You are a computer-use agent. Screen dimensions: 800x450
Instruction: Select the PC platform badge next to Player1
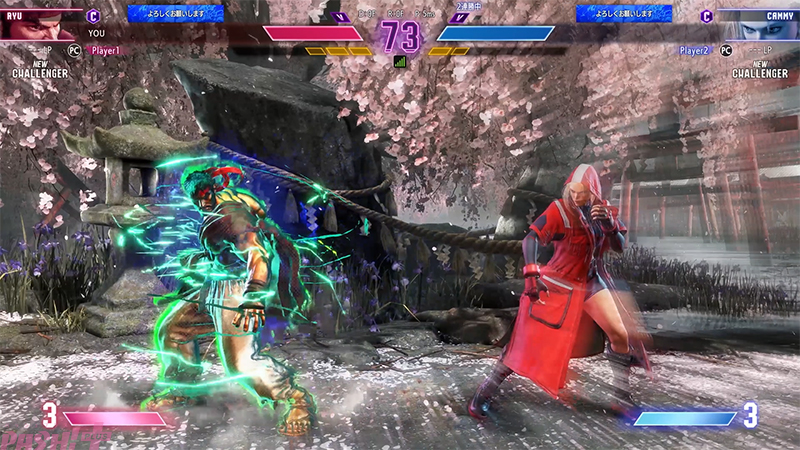[74, 49]
